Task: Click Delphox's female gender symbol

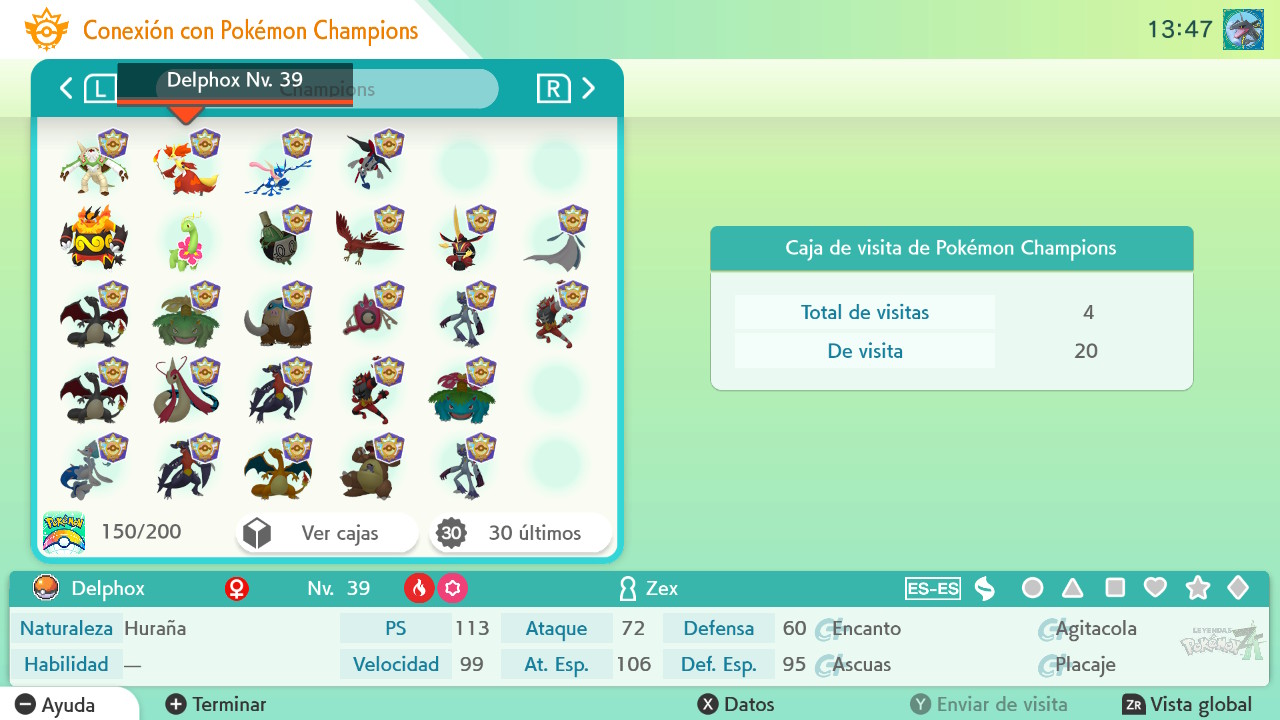Action: click(237, 588)
